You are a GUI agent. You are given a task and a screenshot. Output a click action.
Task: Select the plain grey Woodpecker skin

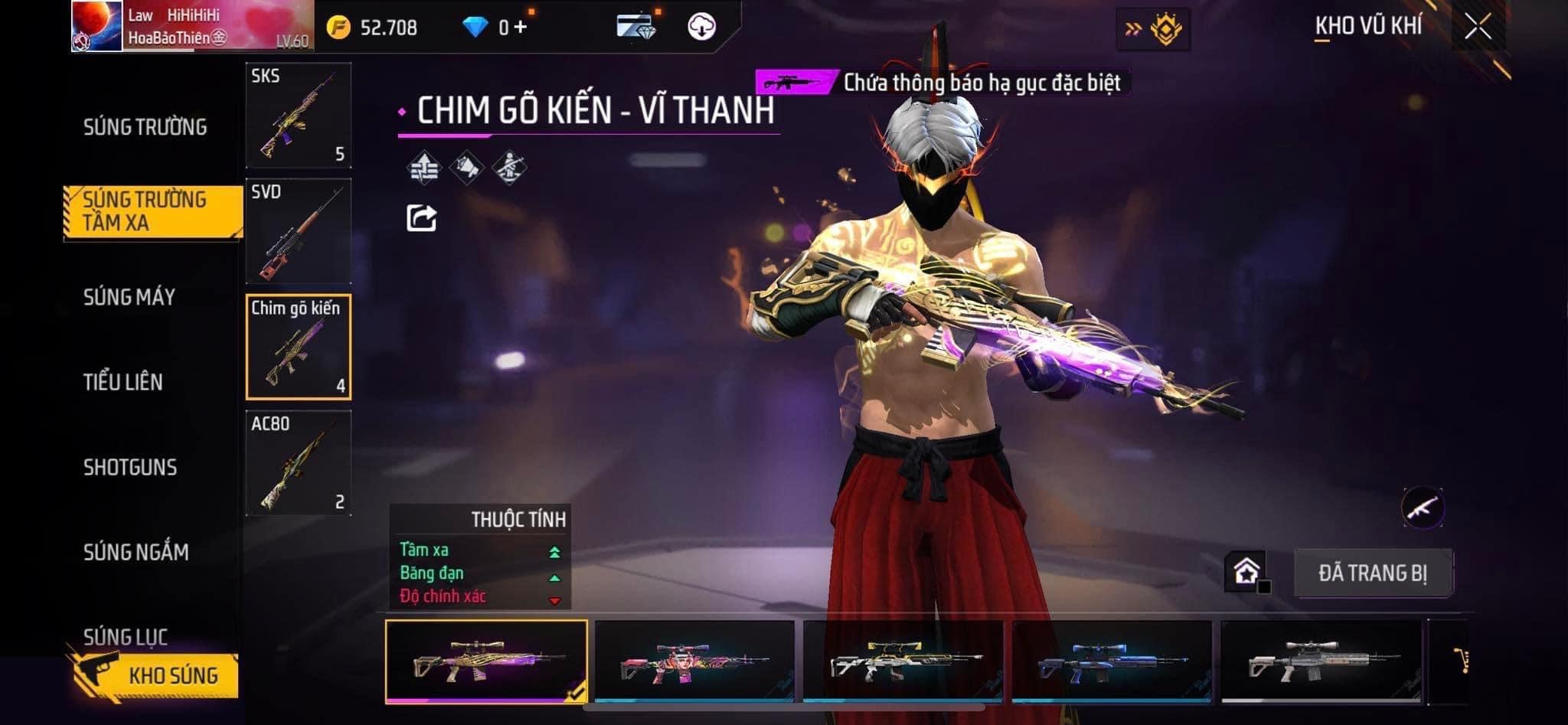(1321, 661)
